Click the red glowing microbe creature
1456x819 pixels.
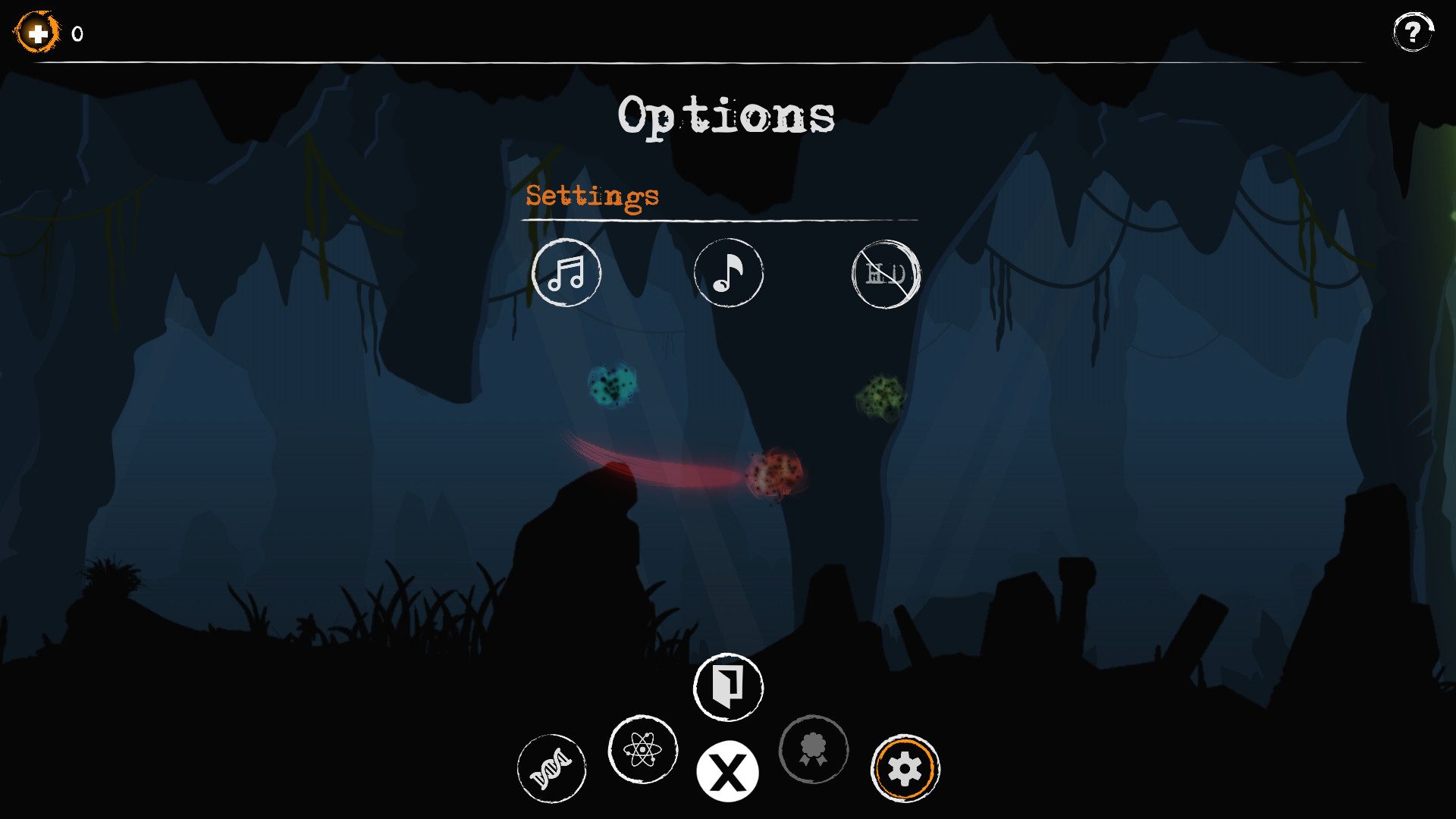point(775,475)
